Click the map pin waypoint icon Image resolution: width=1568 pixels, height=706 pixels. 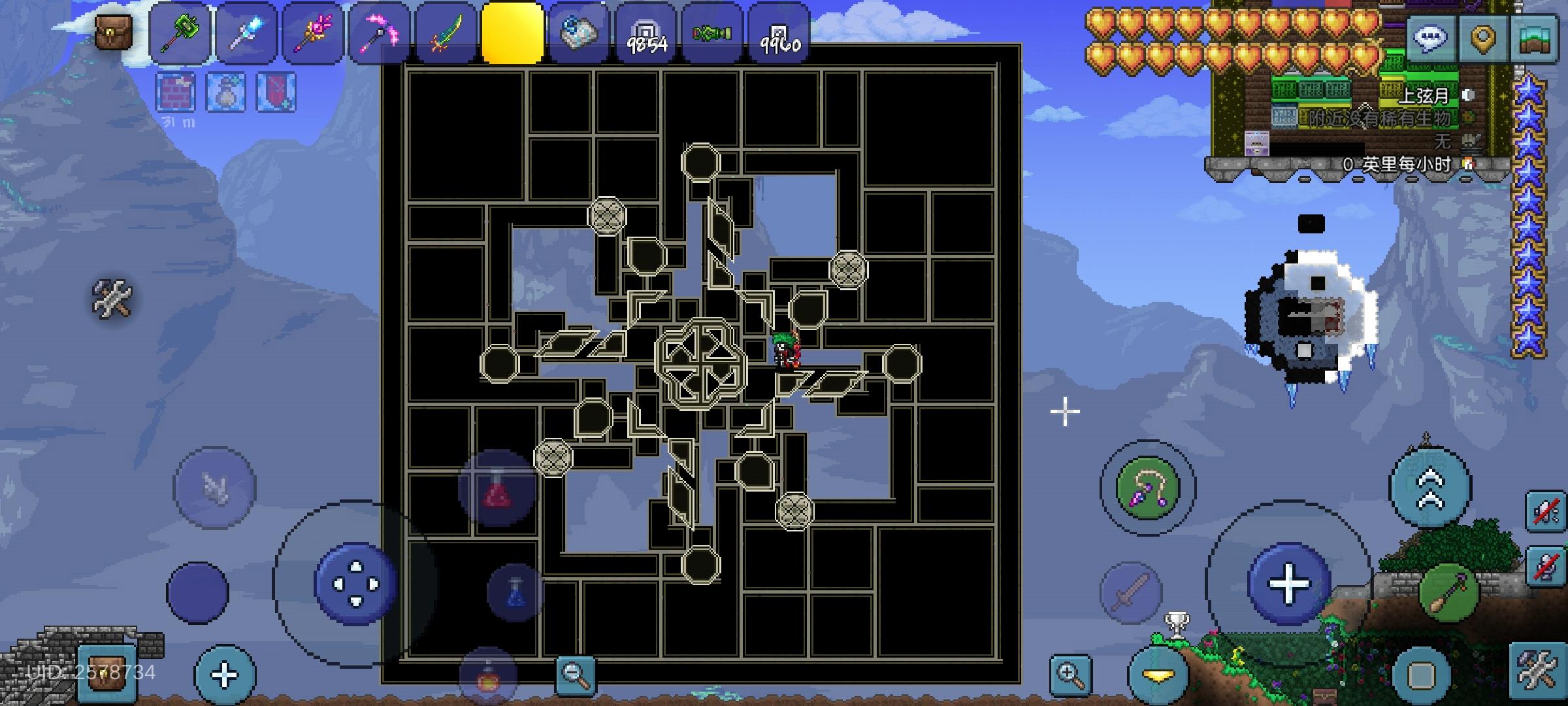(x=1484, y=37)
